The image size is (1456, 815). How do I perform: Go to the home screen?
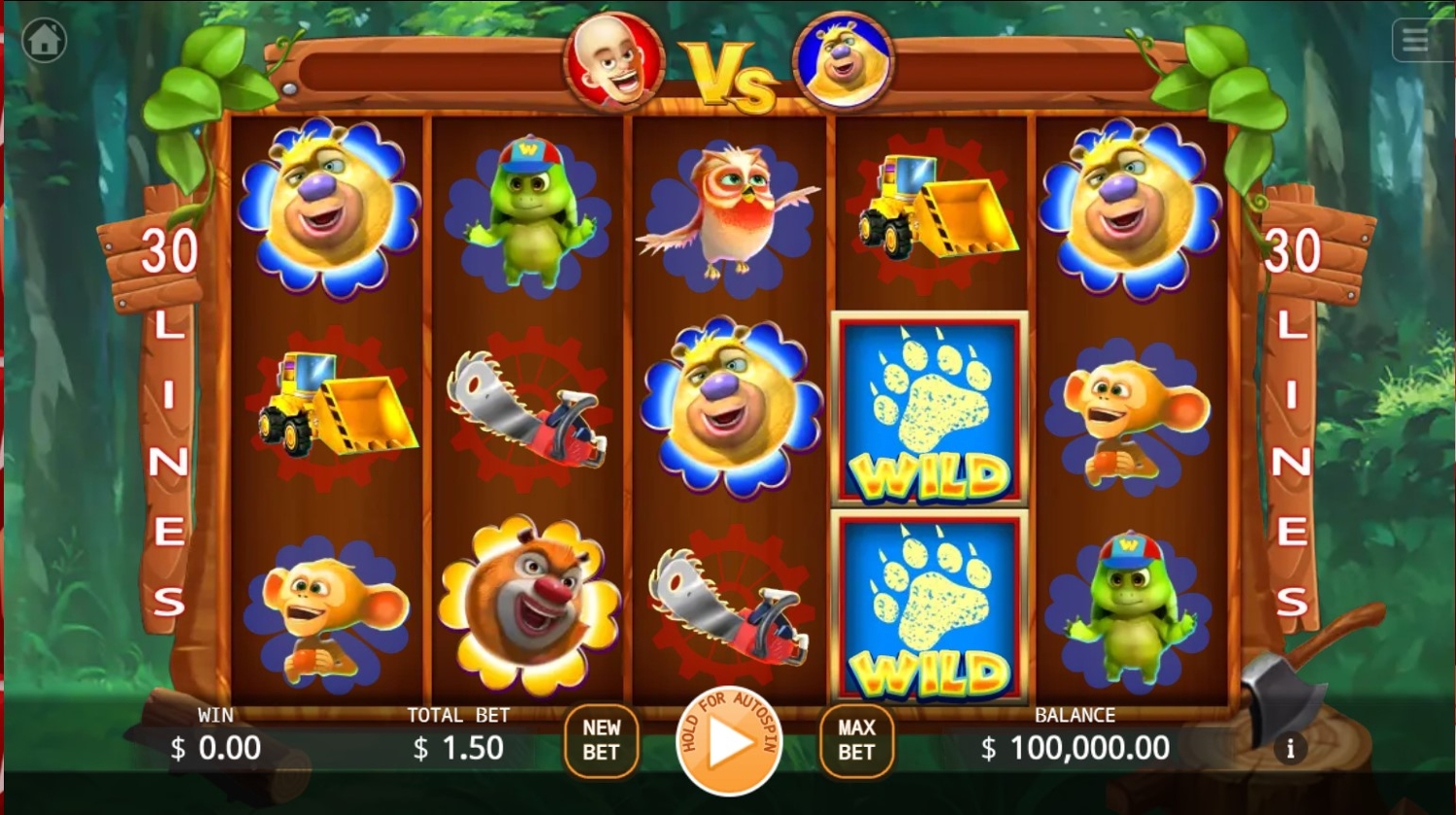click(44, 41)
